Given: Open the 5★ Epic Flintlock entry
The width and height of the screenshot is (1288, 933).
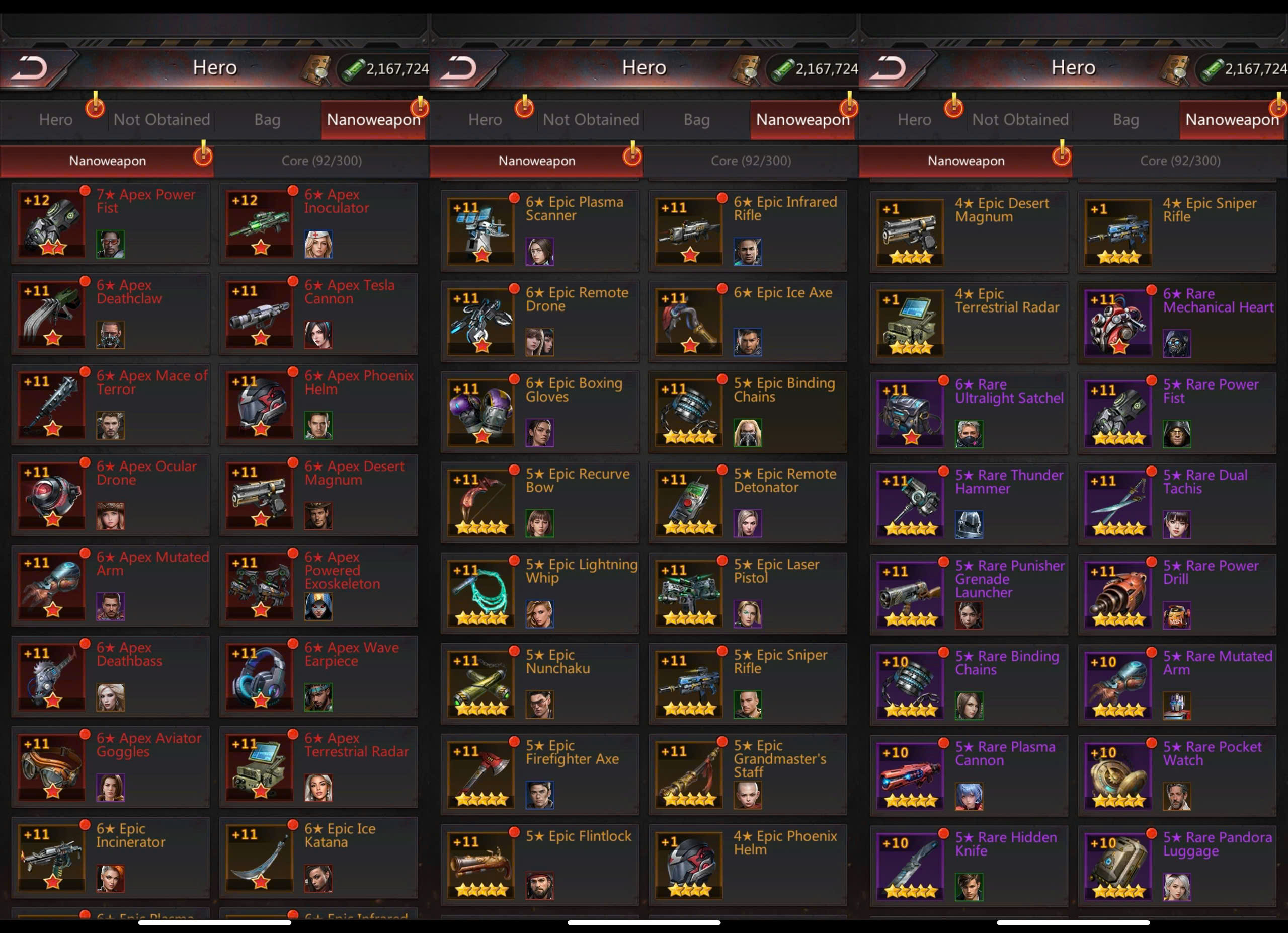Looking at the screenshot, I should click(x=539, y=864).
